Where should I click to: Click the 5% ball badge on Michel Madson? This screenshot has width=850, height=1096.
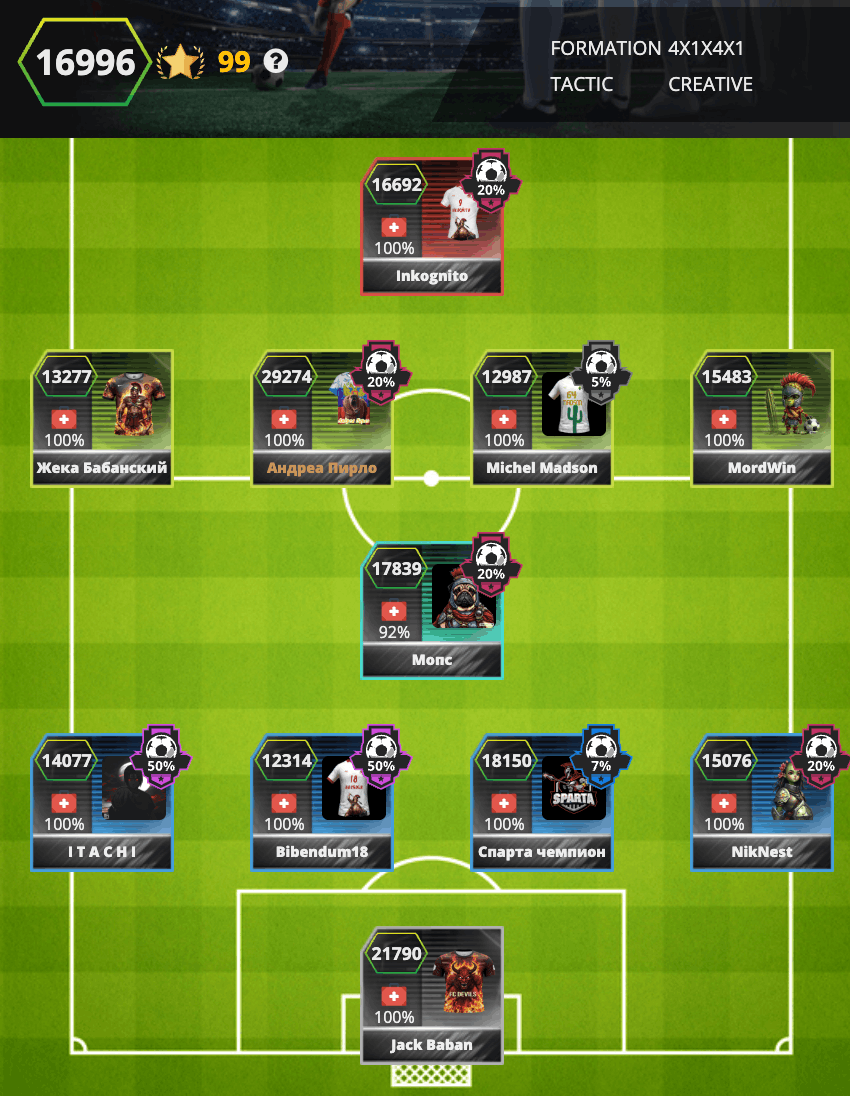click(x=601, y=372)
